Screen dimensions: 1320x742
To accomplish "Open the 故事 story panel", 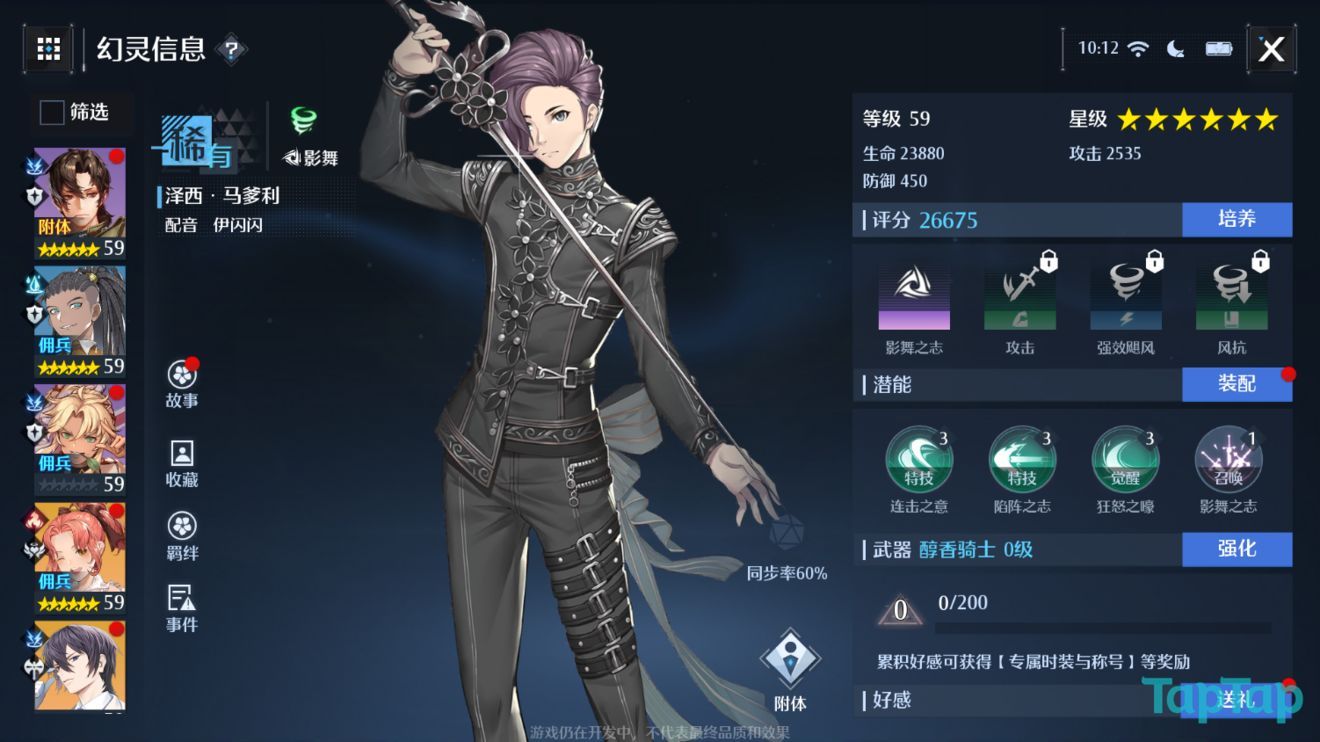I will pos(182,383).
